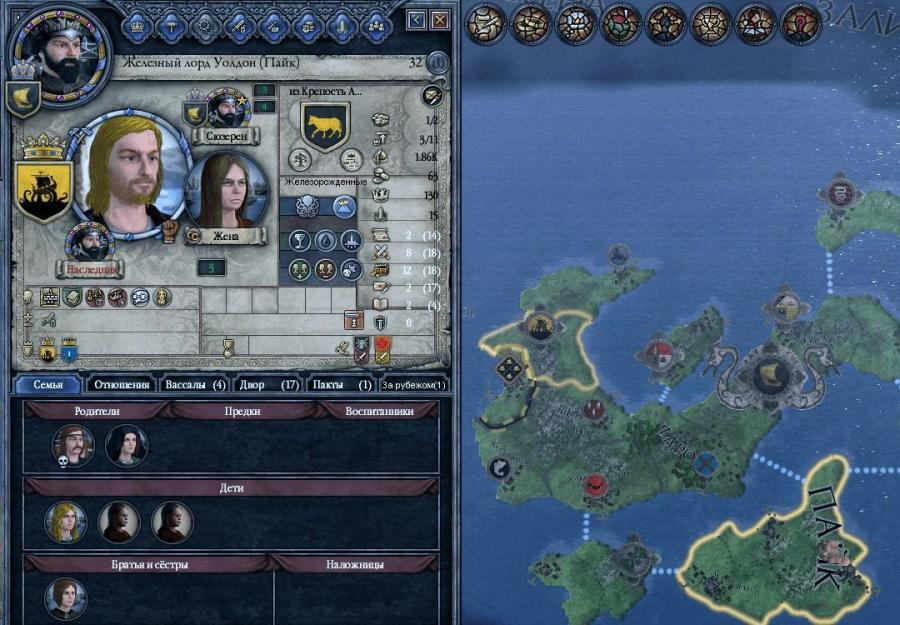Close the character panel
Screen dimensions: 900x625
440,20
